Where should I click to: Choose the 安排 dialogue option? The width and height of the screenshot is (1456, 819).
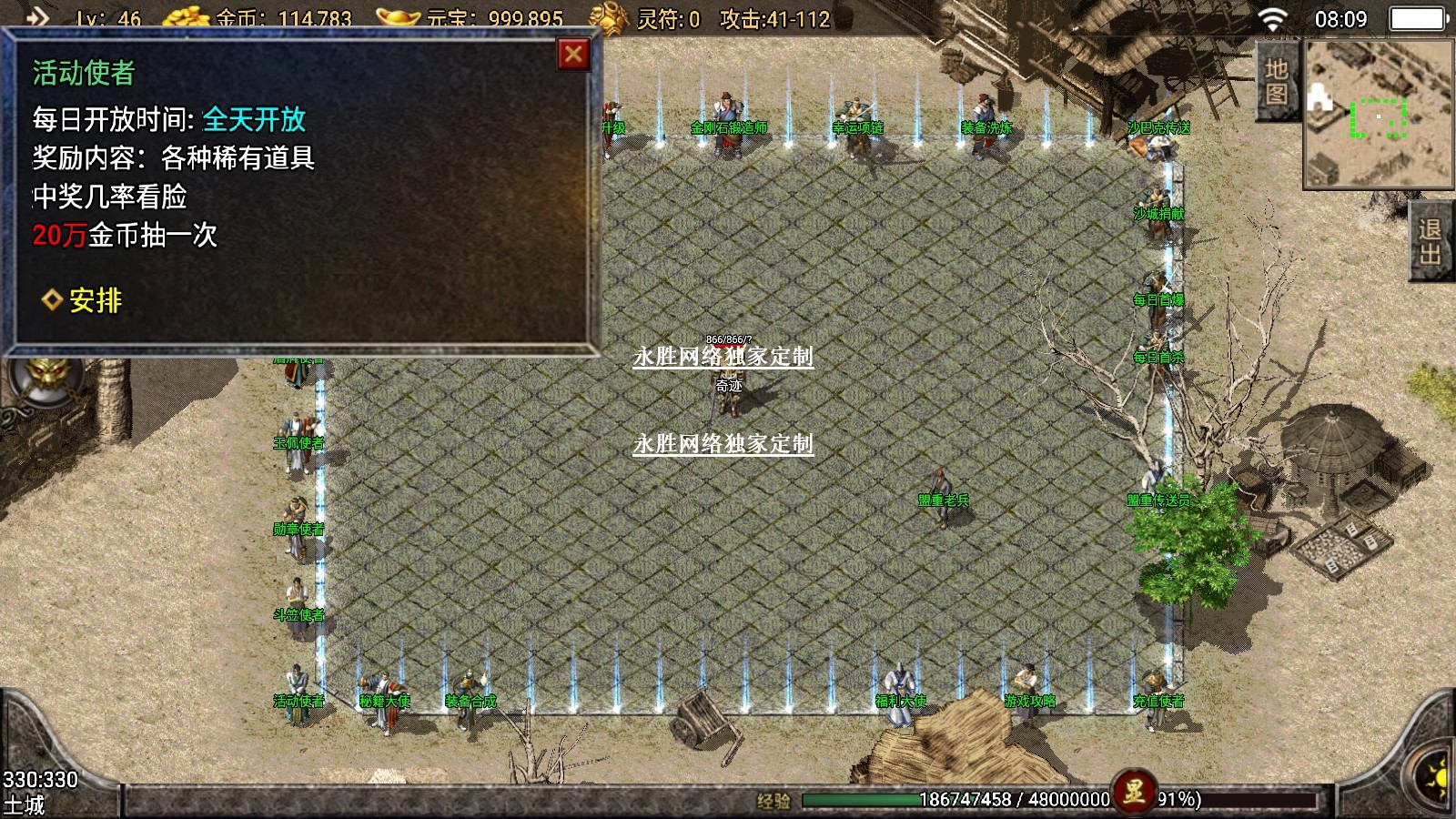tap(94, 300)
